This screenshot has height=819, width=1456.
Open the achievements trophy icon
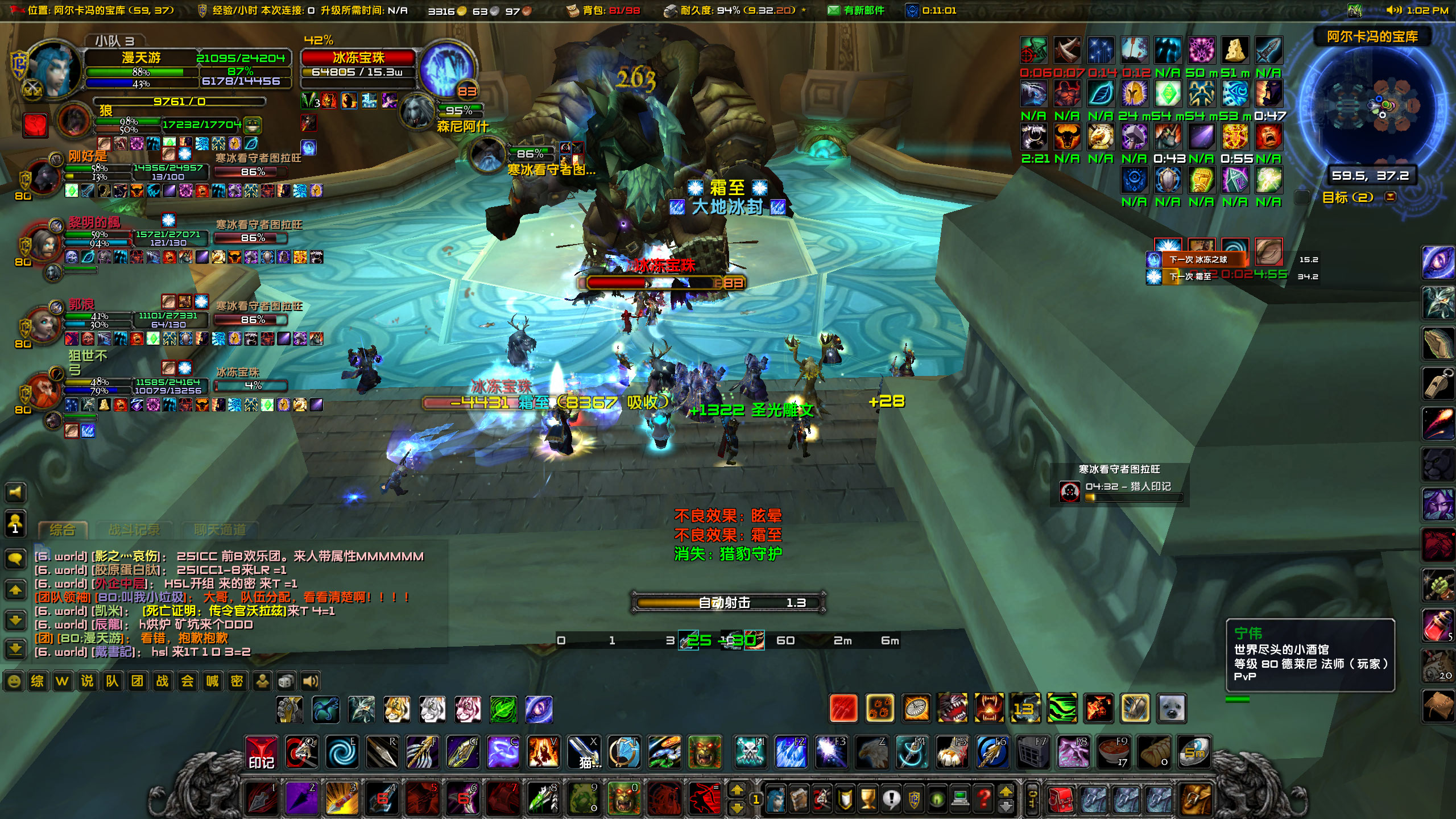867,800
